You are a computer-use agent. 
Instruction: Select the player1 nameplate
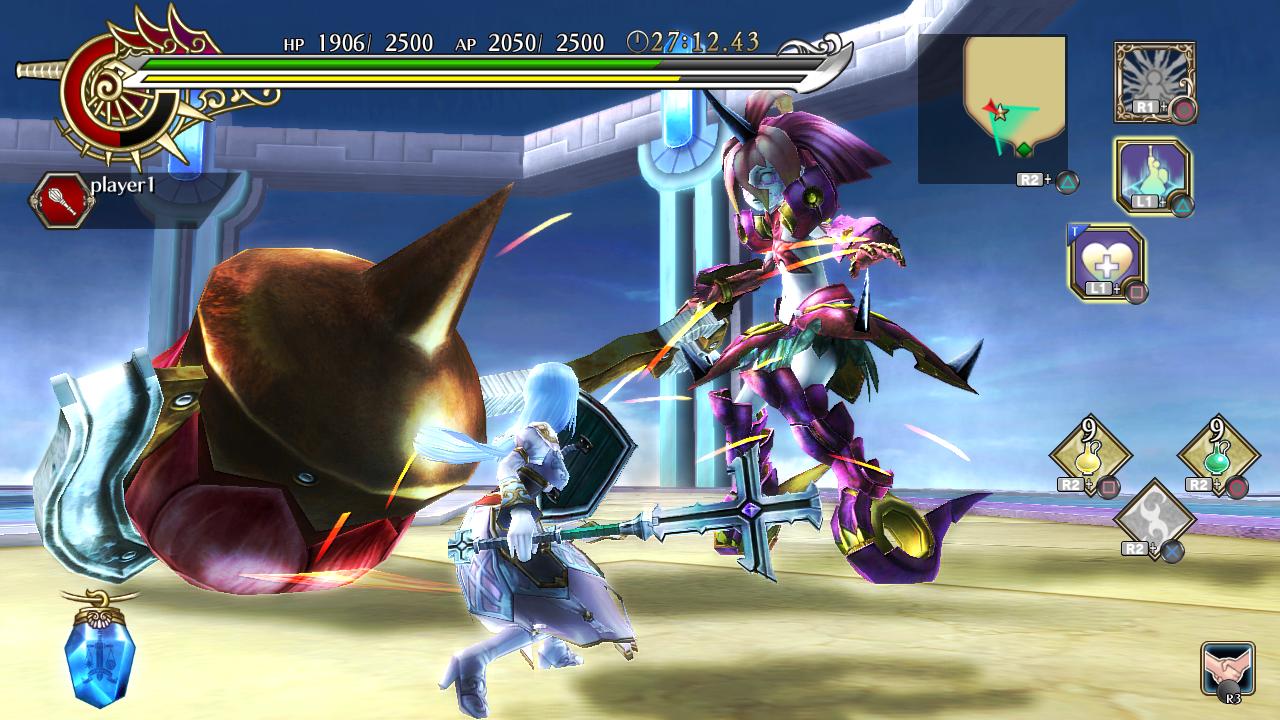click(x=122, y=188)
